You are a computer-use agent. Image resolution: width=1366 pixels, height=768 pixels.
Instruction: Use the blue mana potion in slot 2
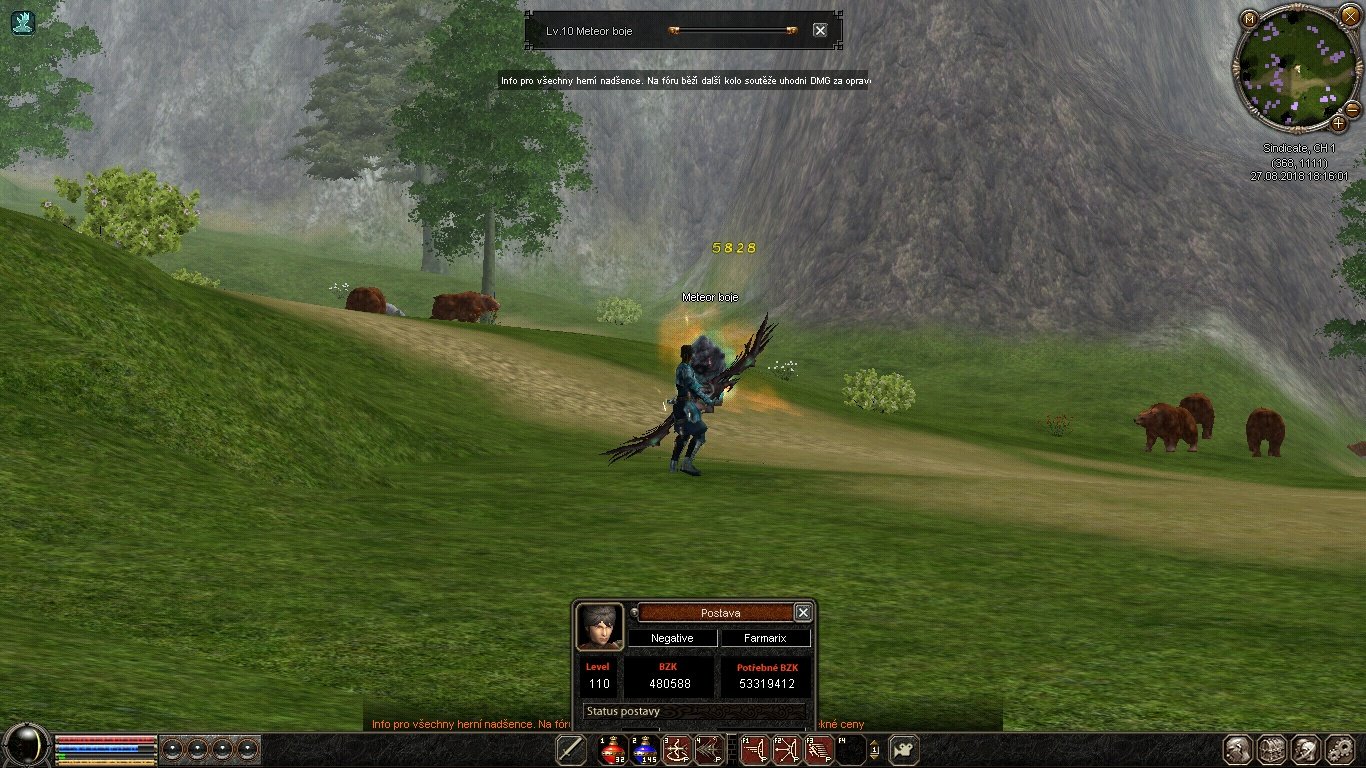coord(644,750)
